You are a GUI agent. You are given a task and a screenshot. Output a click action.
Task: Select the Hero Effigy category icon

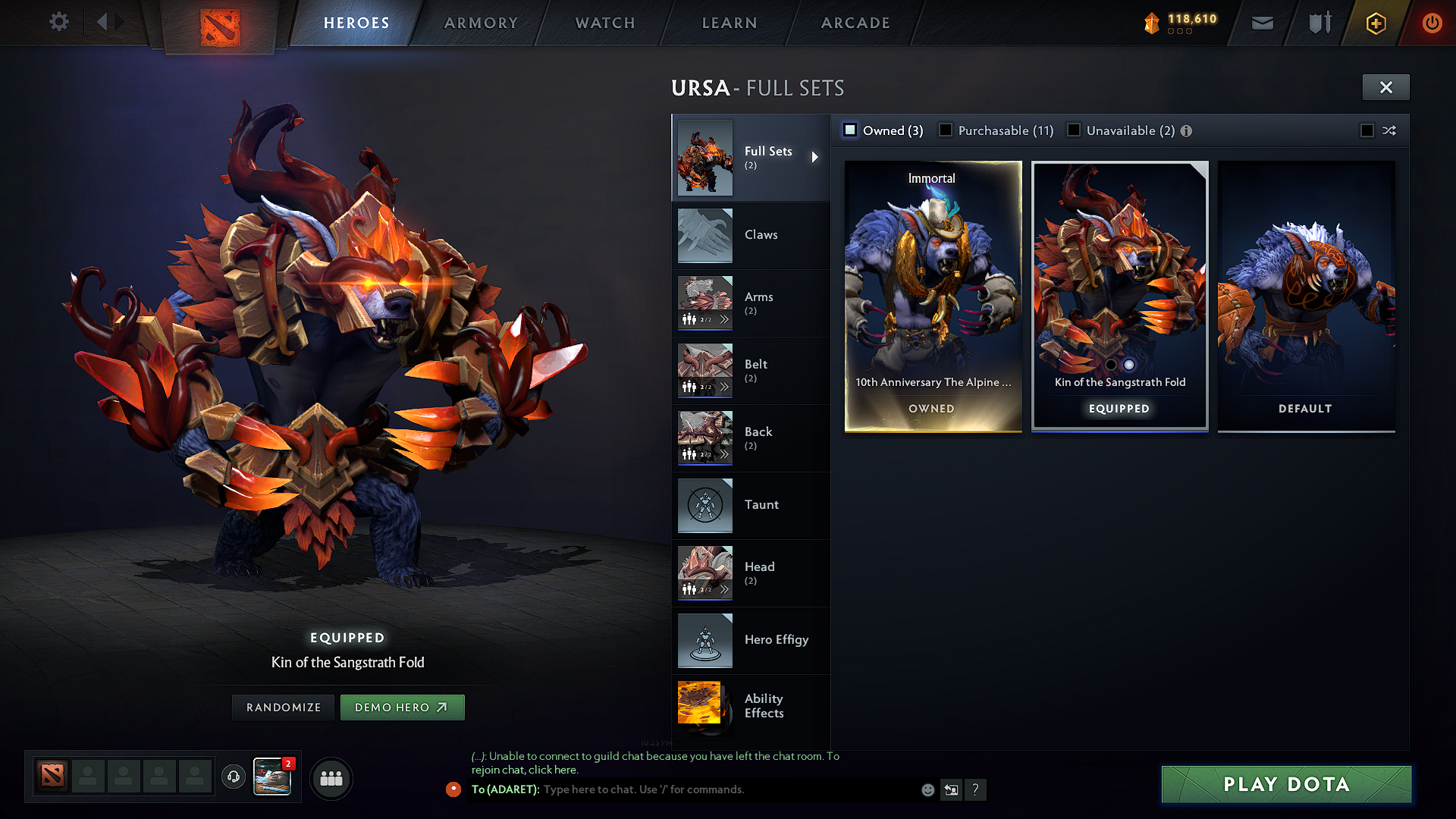[x=704, y=641]
